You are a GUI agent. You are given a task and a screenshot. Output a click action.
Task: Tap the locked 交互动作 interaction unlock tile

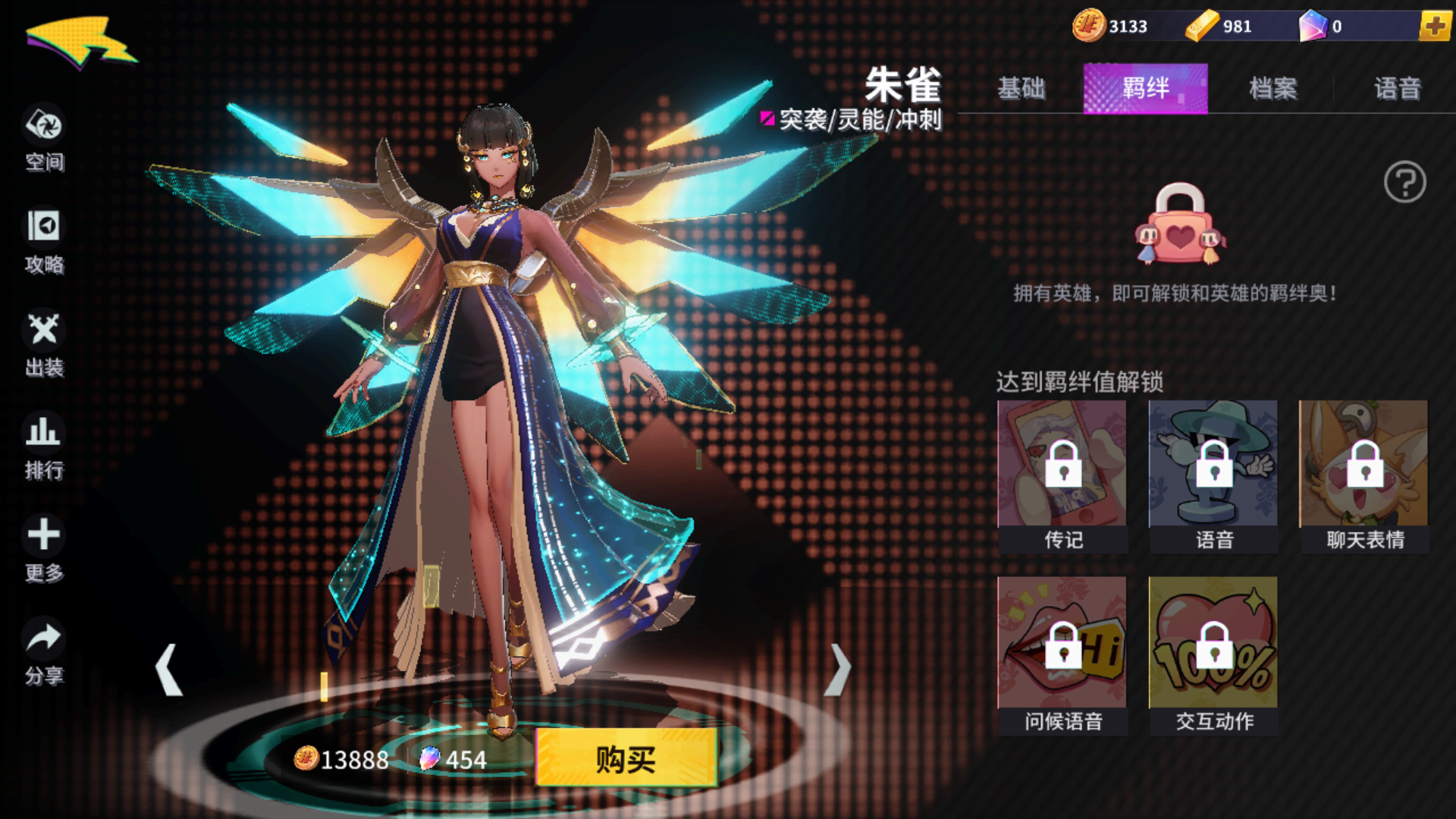1213,648
